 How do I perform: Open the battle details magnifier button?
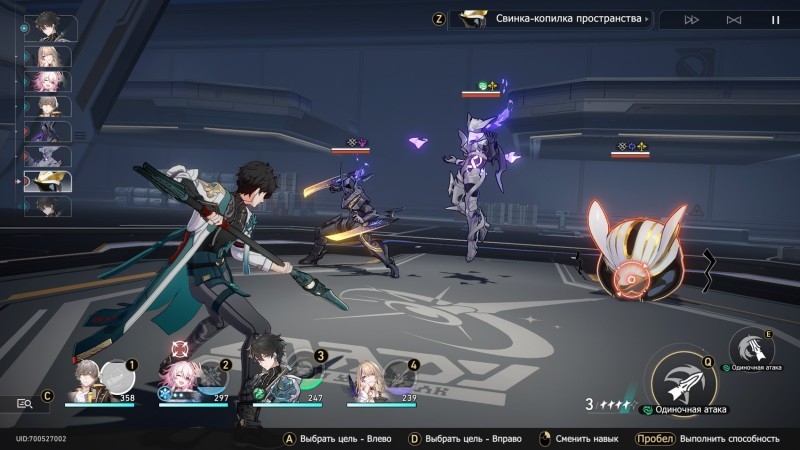point(24,403)
